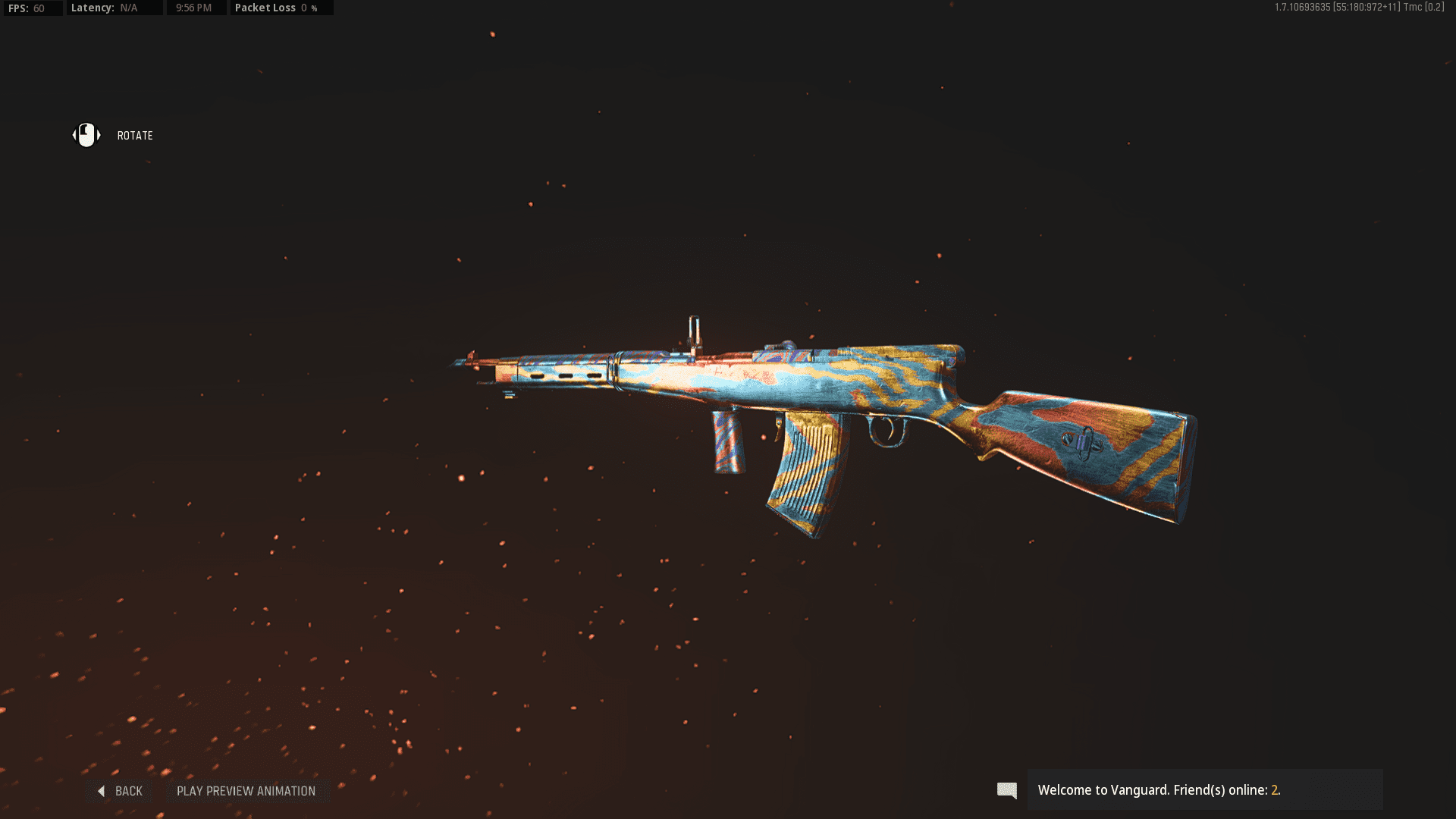This screenshot has height=819, width=1456.
Task: Click the 9:56 PM clock display
Action: (x=196, y=8)
